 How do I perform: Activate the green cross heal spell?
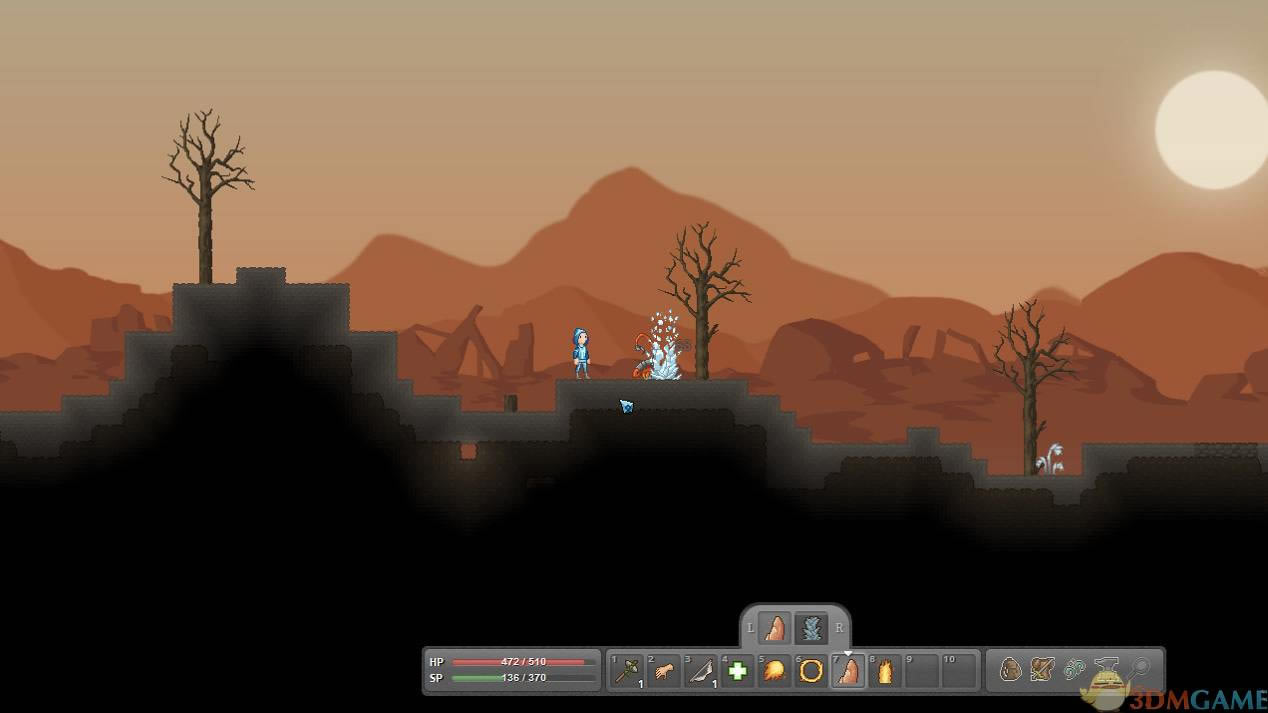(x=738, y=670)
